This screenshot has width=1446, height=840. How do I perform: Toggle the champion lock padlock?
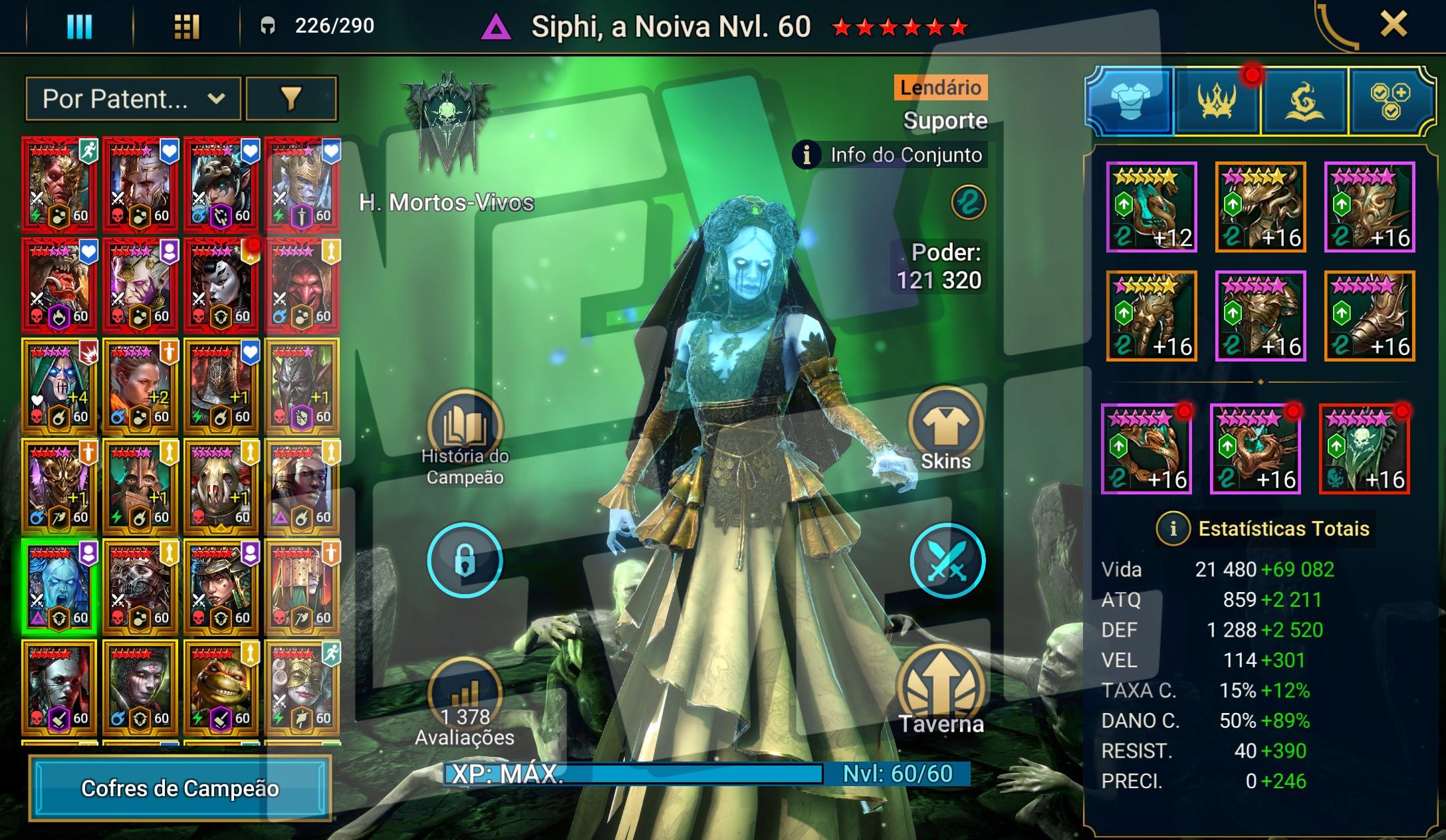click(465, 560)
